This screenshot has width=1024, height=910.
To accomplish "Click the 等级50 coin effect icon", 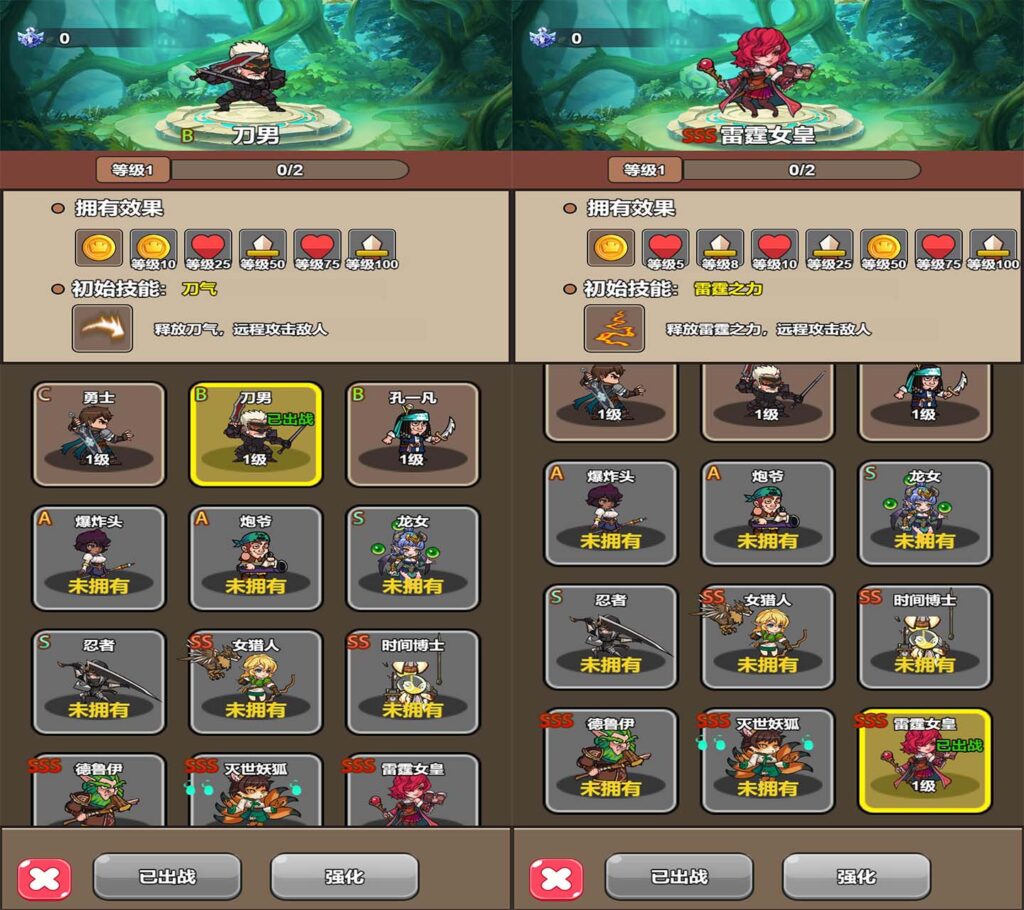I will coord(884,248).
